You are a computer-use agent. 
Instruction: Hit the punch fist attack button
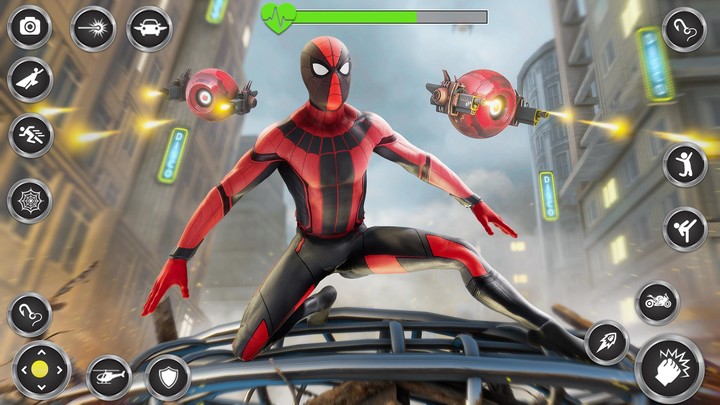(x=669, y=369)
